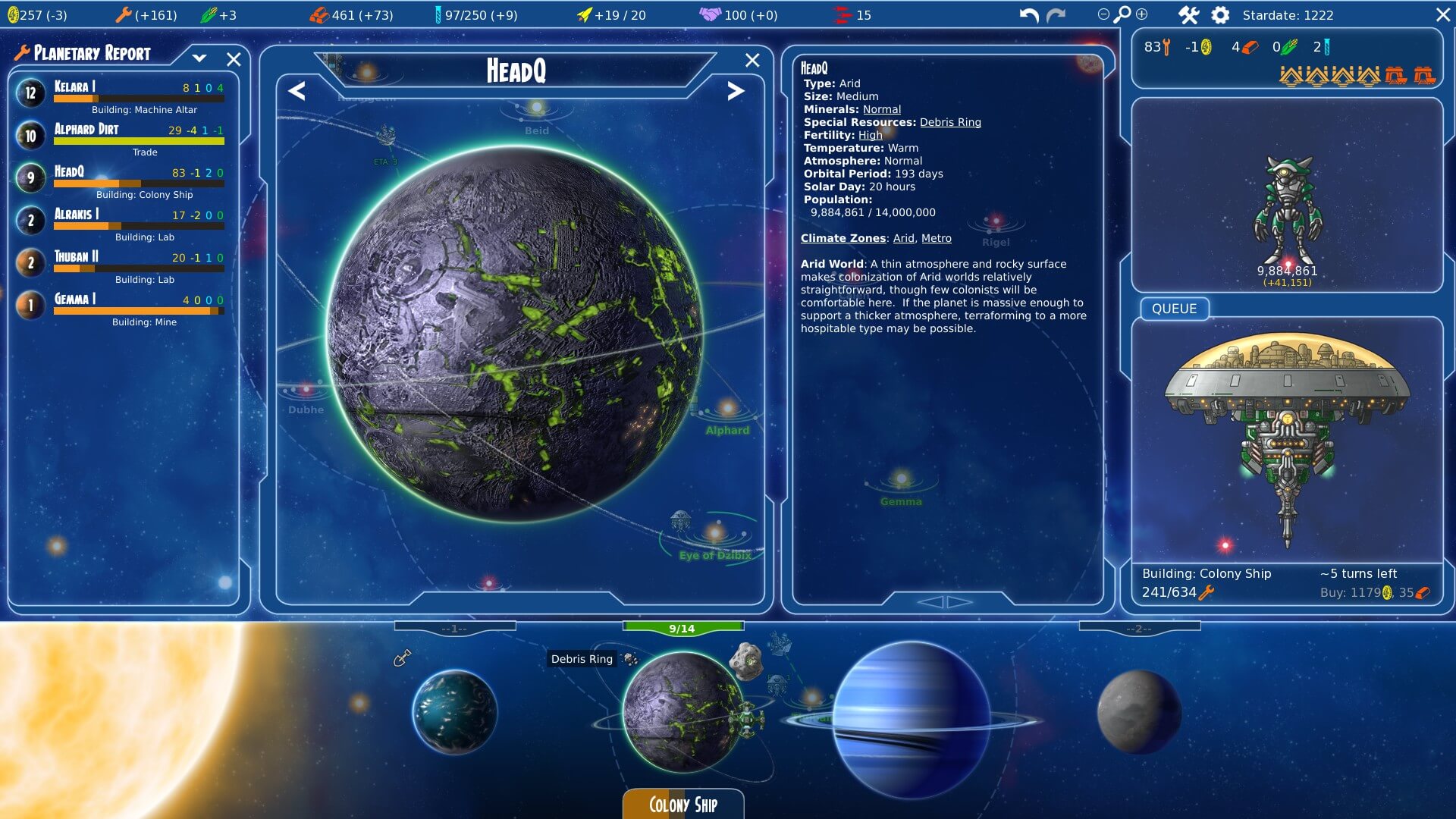This screenshot has width=1456, height=819.
Task: Close the game with top-right X
Action: coord(1443,15)
